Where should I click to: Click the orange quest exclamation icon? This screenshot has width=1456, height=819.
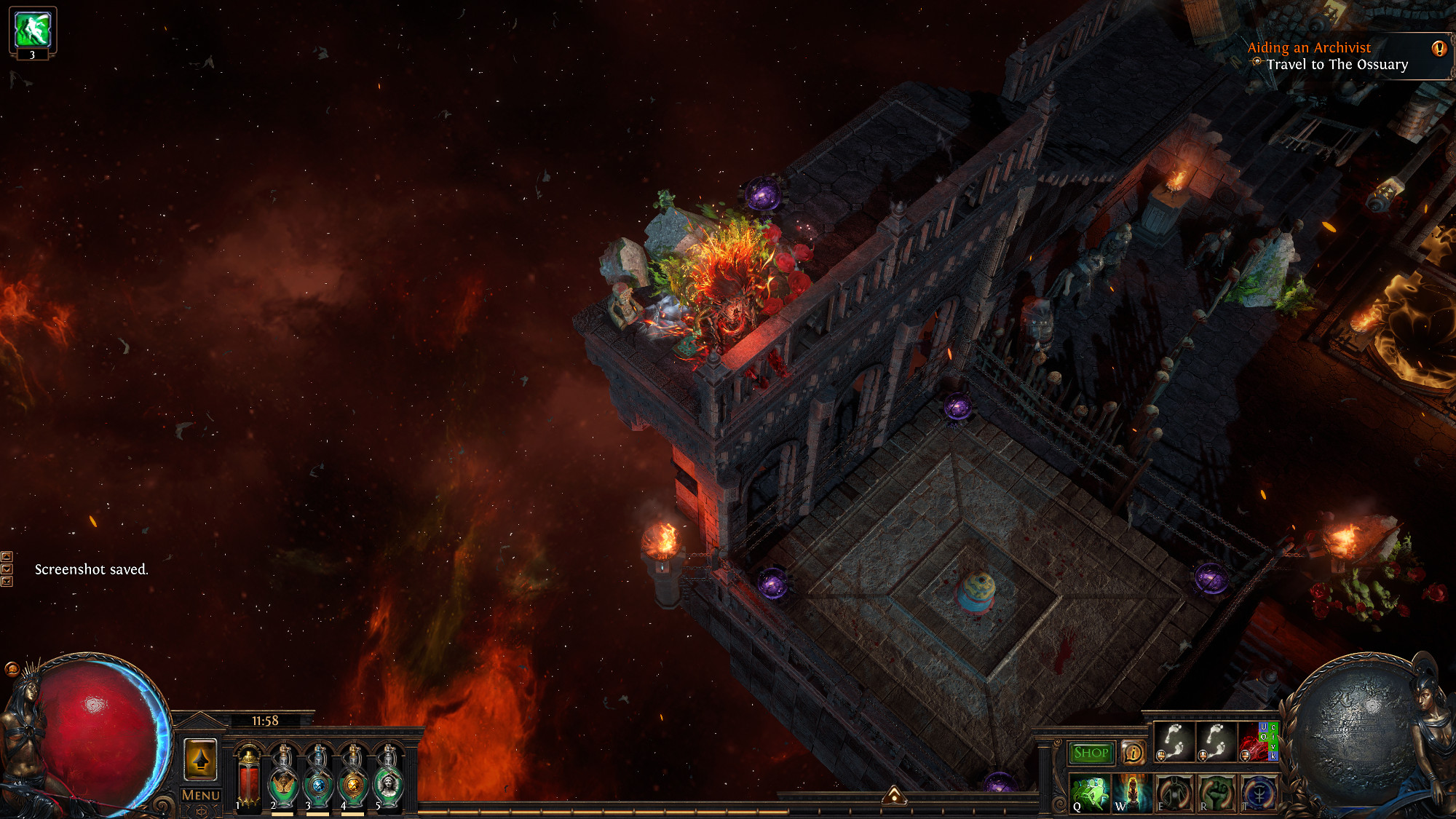point(1439,49)
